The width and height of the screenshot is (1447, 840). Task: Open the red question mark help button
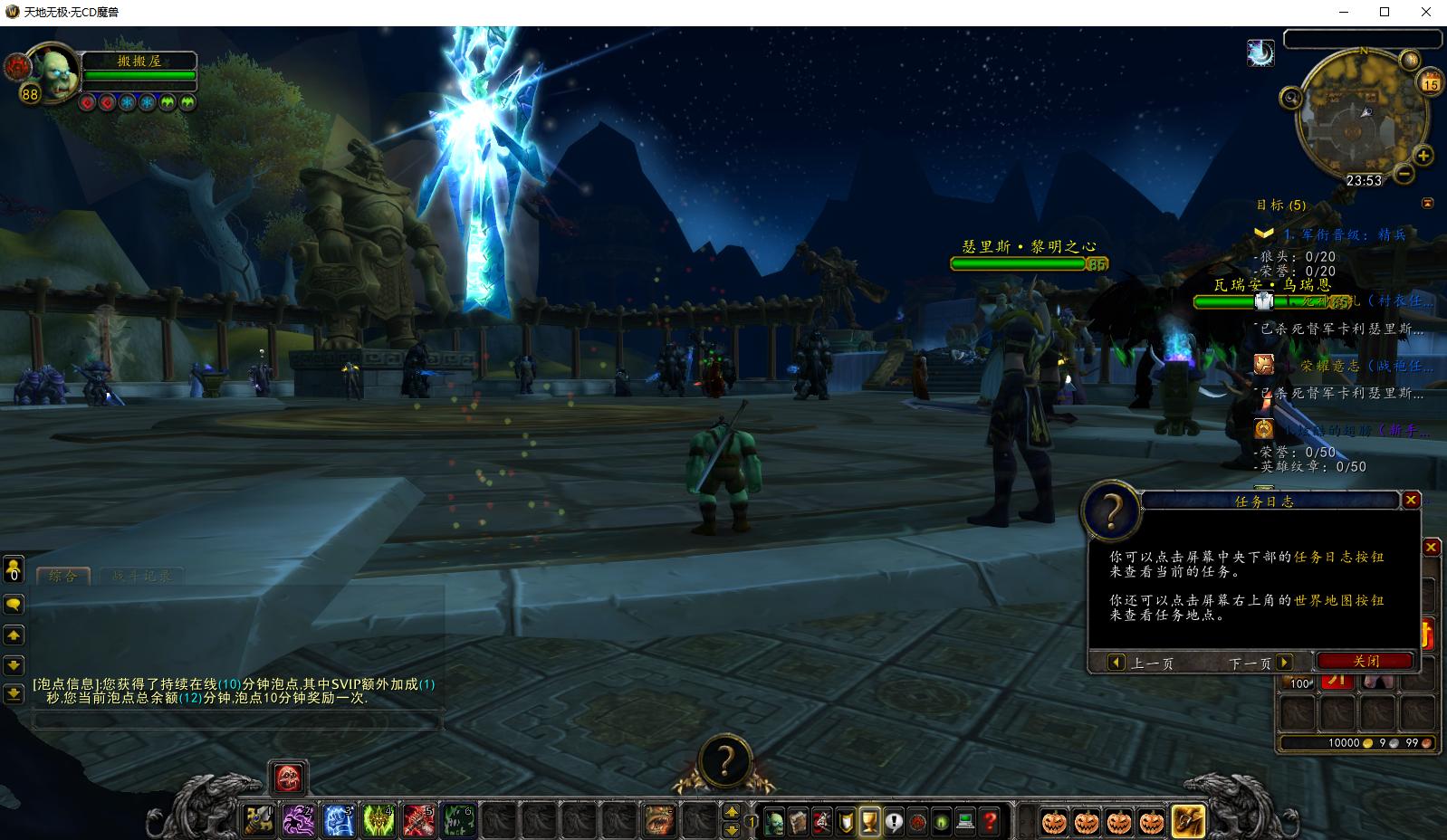[x=990, y=822]
